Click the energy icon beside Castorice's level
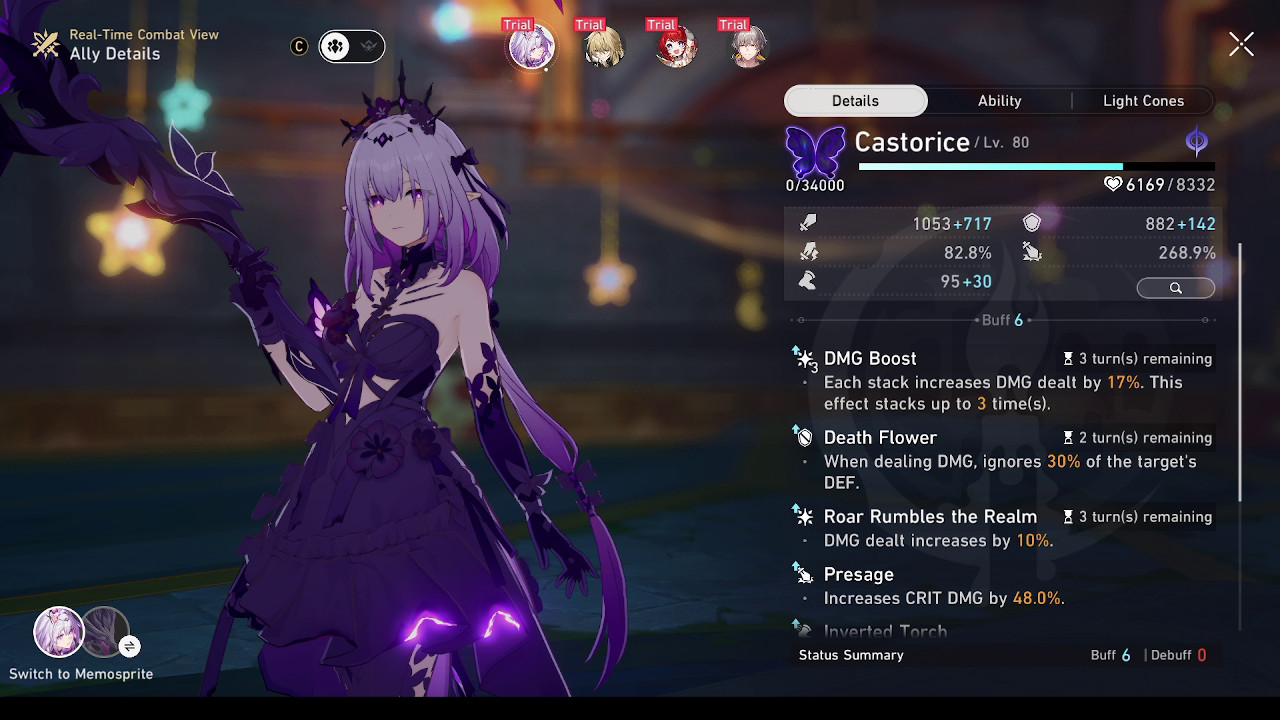Viewport: 1280px width, 720px height. click(x=1196, y=141)
